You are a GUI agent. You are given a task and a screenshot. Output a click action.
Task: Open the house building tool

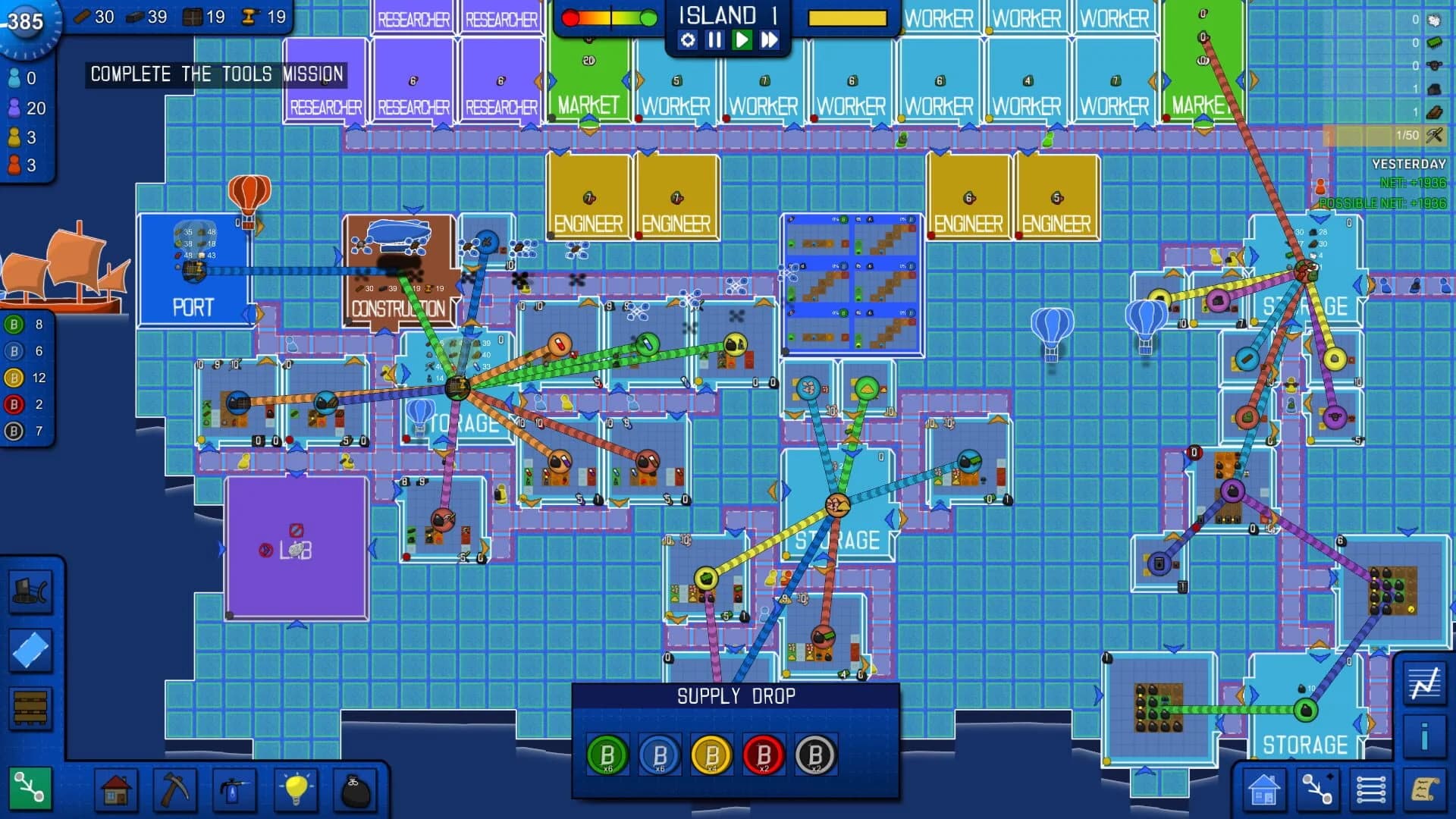[115, 789]
